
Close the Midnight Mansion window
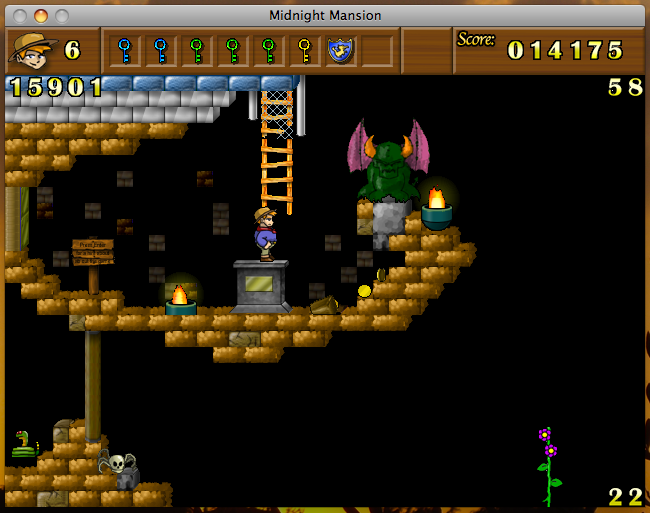coord(20,16)
